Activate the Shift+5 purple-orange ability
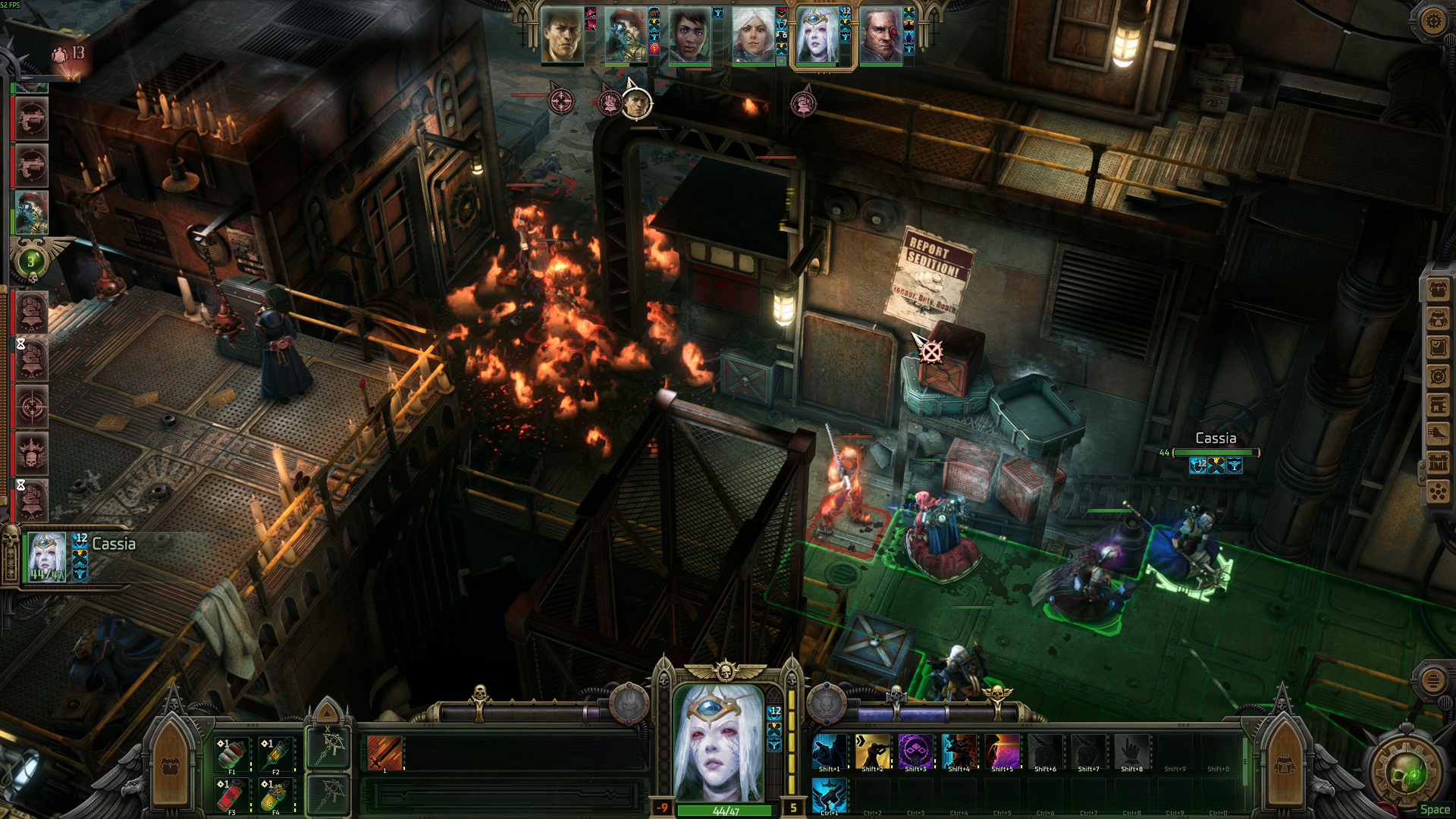 1002,752
